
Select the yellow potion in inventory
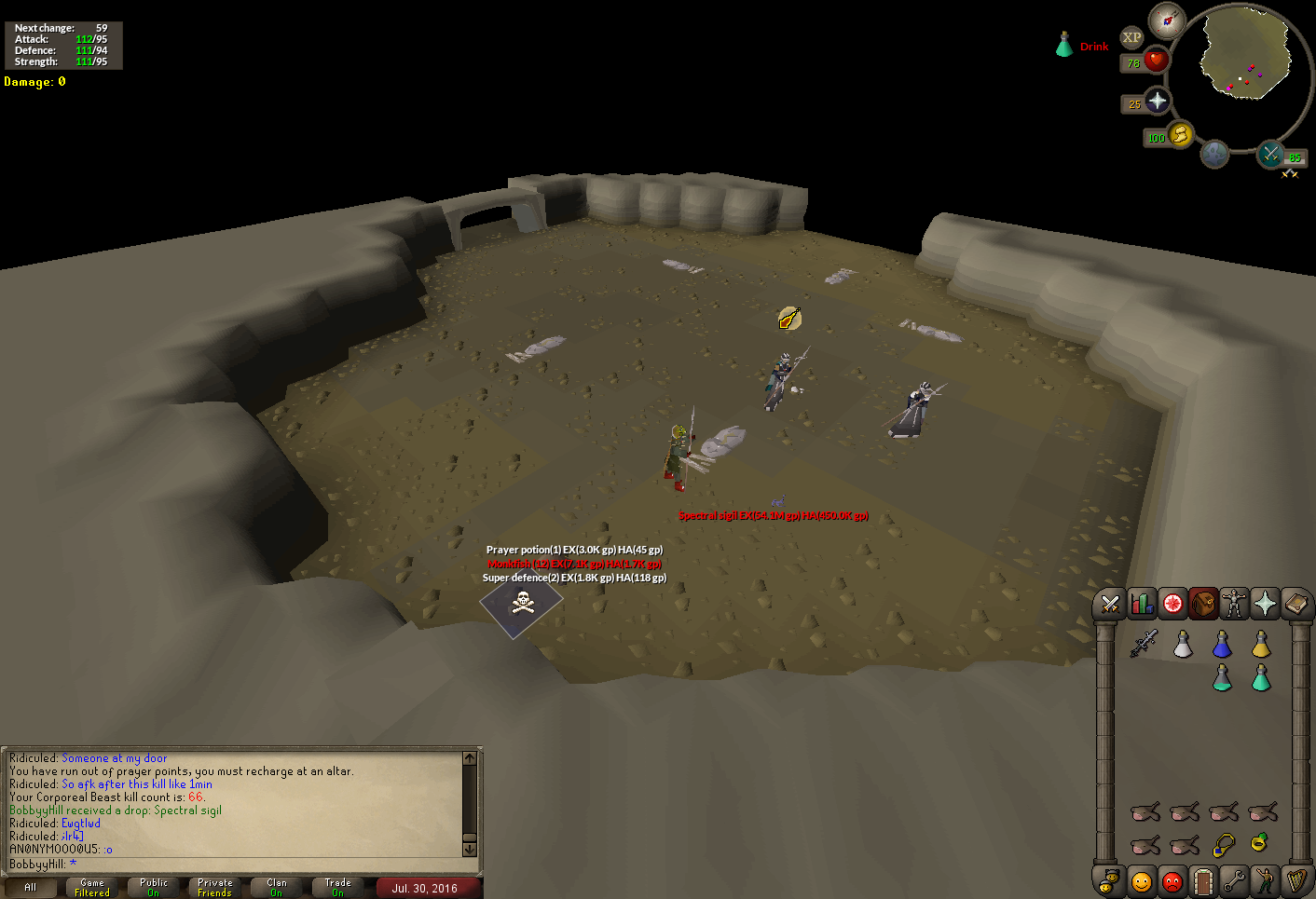click(x=1261, y=645)
